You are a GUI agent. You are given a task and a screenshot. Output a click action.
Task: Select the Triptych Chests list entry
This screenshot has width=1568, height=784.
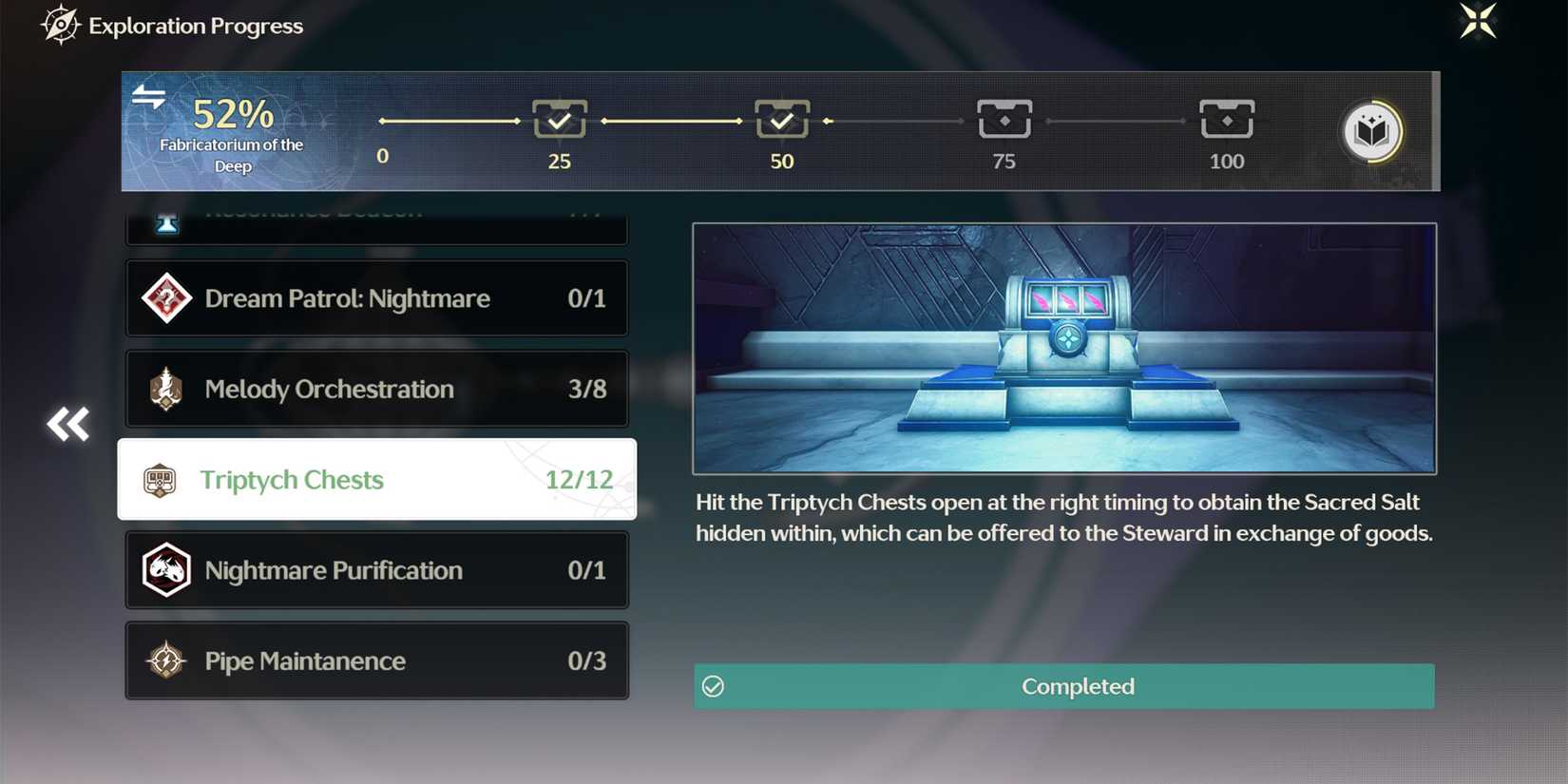pos(376,480)
